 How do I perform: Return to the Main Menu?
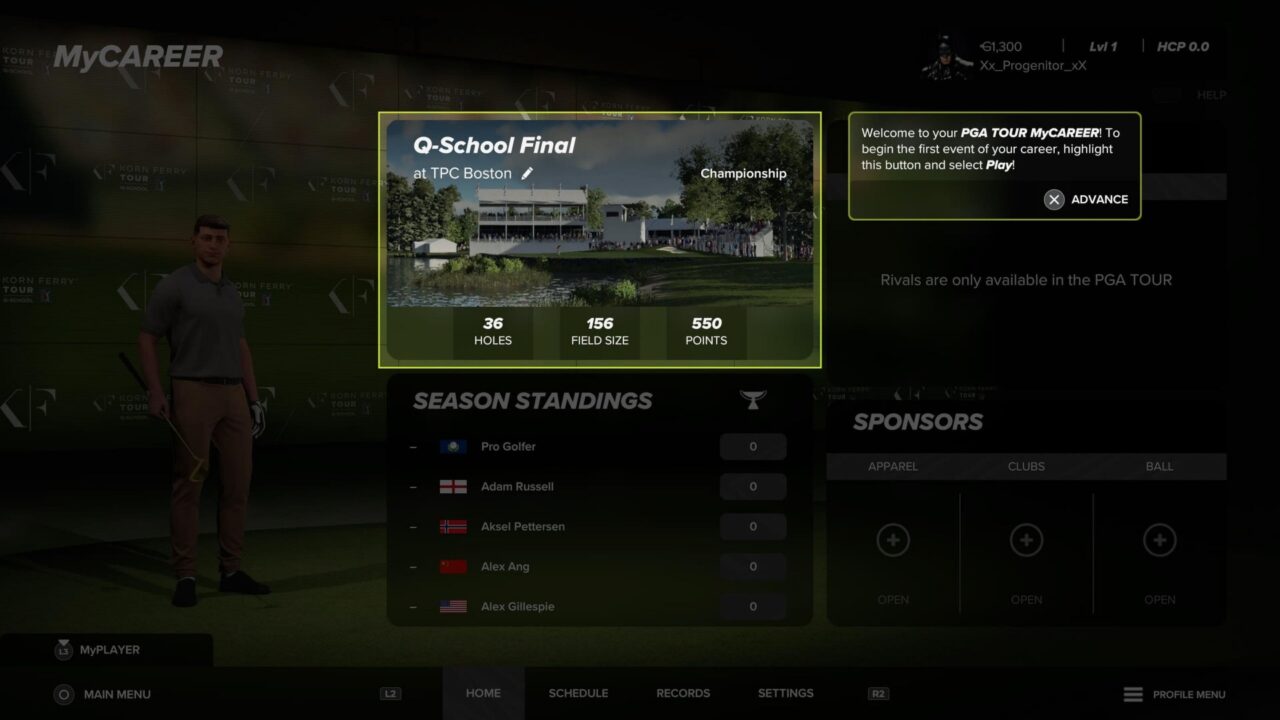coord(104,694)
